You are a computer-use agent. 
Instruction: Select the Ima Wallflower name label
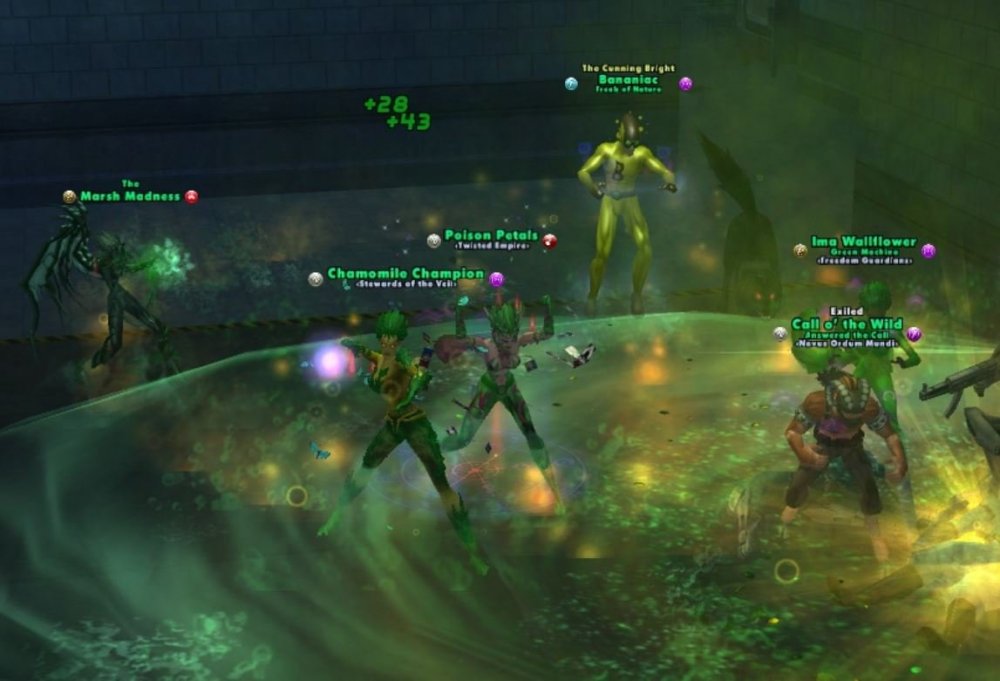(863, 242)
